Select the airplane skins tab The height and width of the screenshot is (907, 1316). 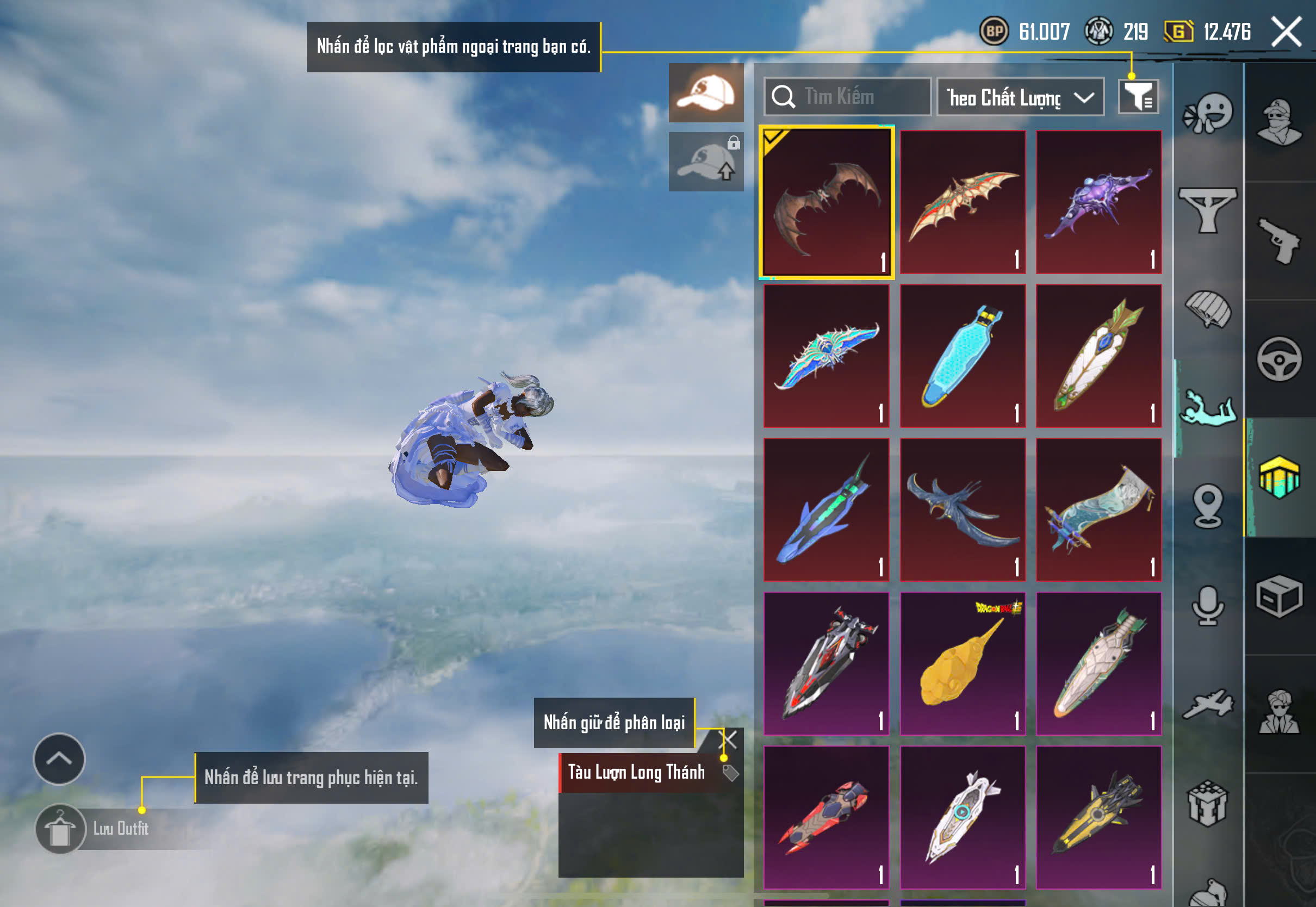[1207, 705]
